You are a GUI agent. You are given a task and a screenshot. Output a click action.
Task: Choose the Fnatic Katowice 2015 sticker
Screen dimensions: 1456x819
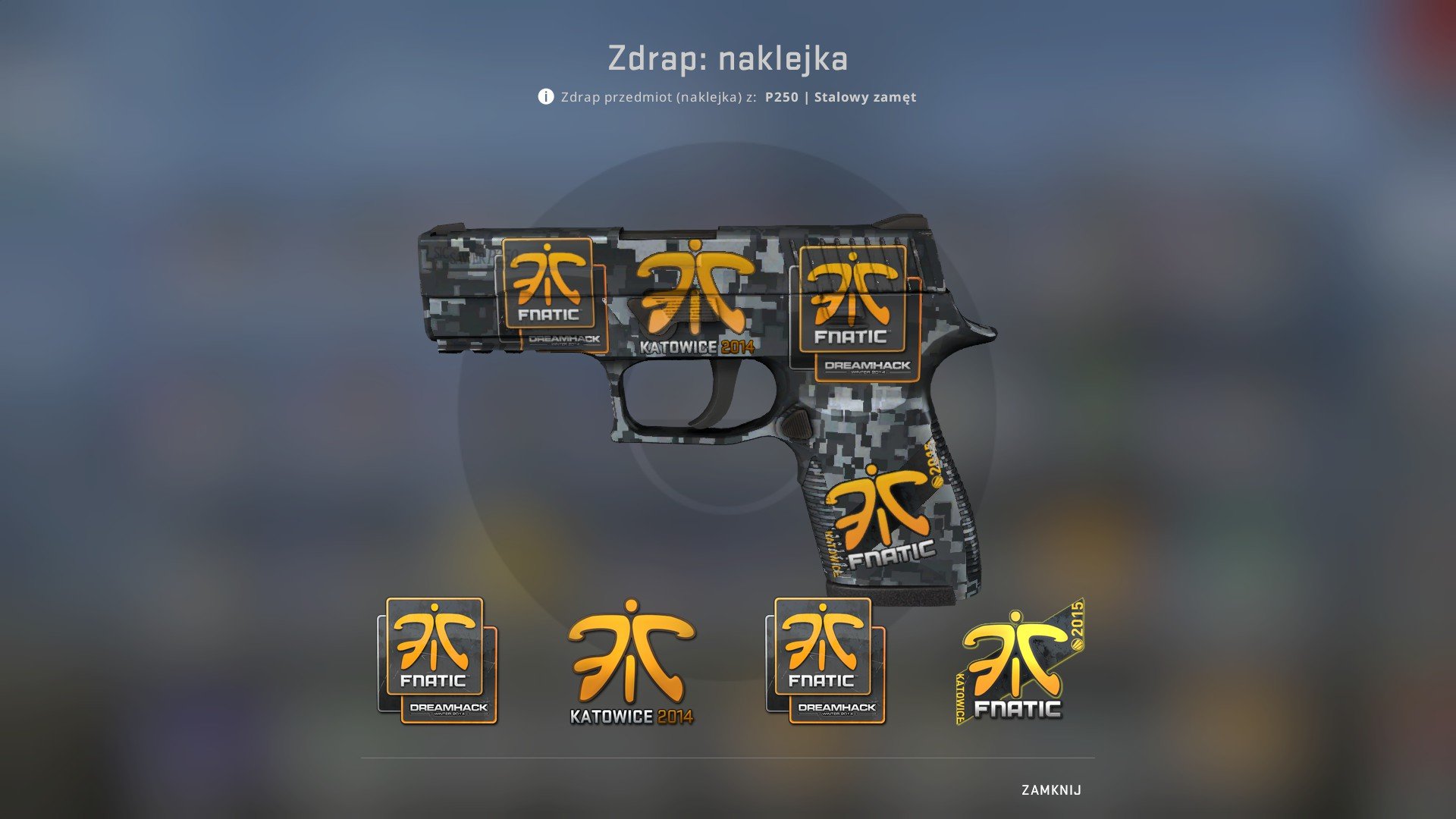pos(1020,662)
